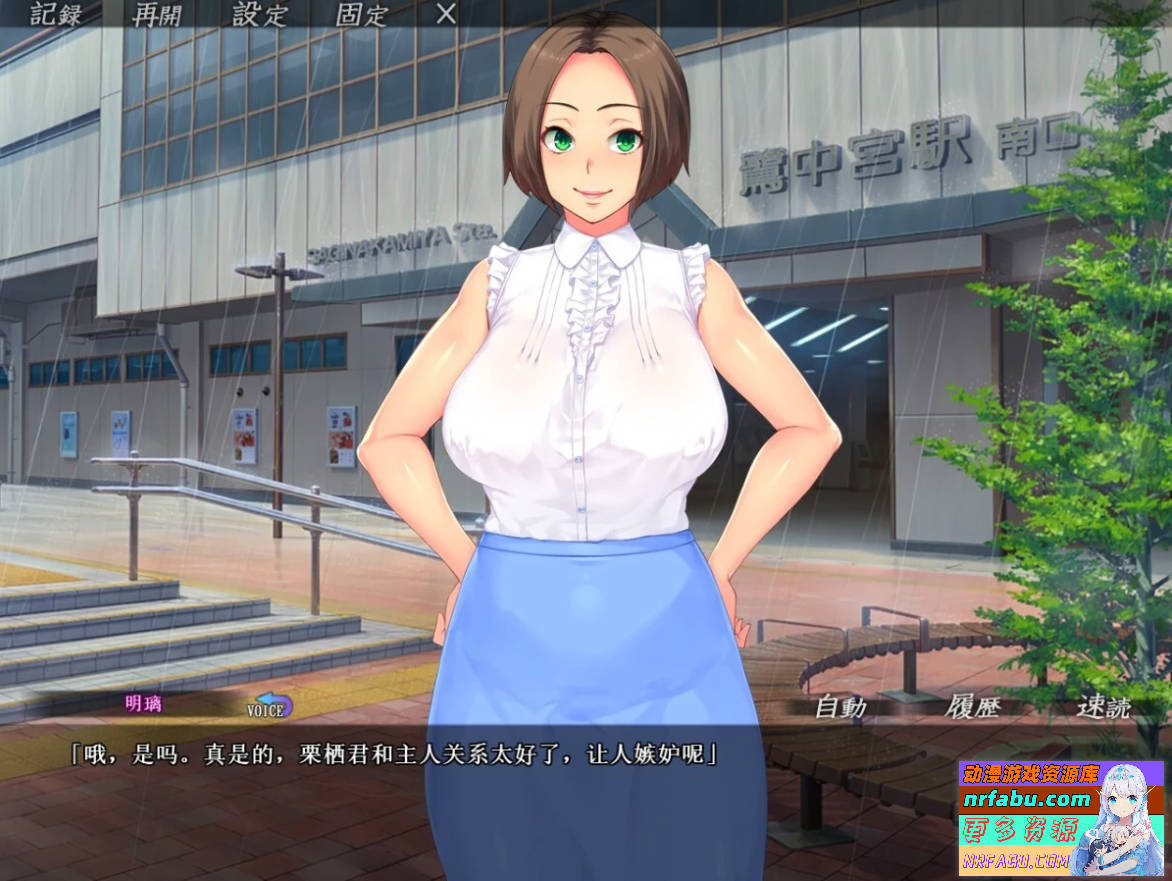Viewport: 1172px width, 881px height.
Task: Enable 自動 auto-advance mode
Action: point(840,707)
